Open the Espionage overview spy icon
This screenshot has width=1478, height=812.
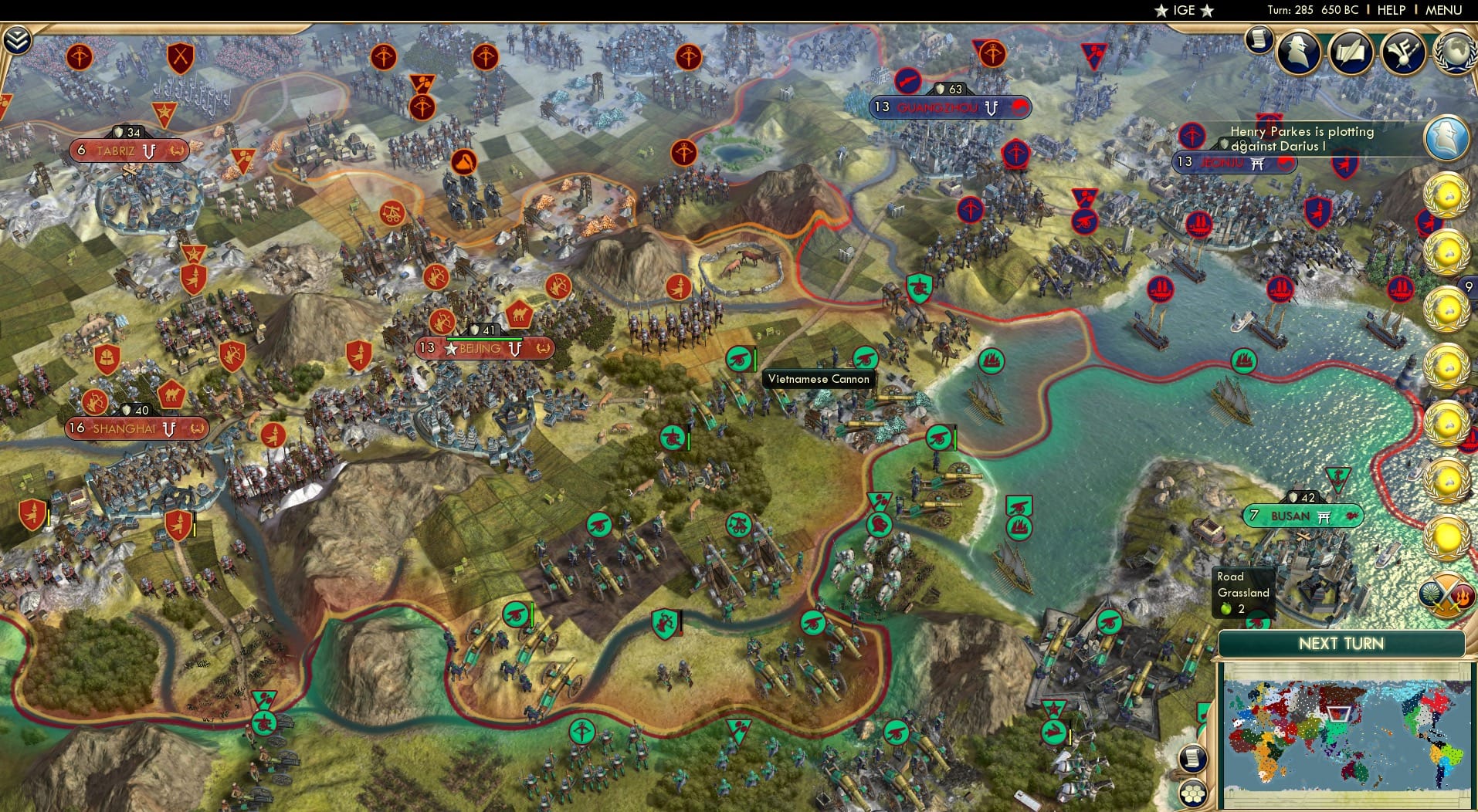pyautogui.click(x=1300, y=52)
